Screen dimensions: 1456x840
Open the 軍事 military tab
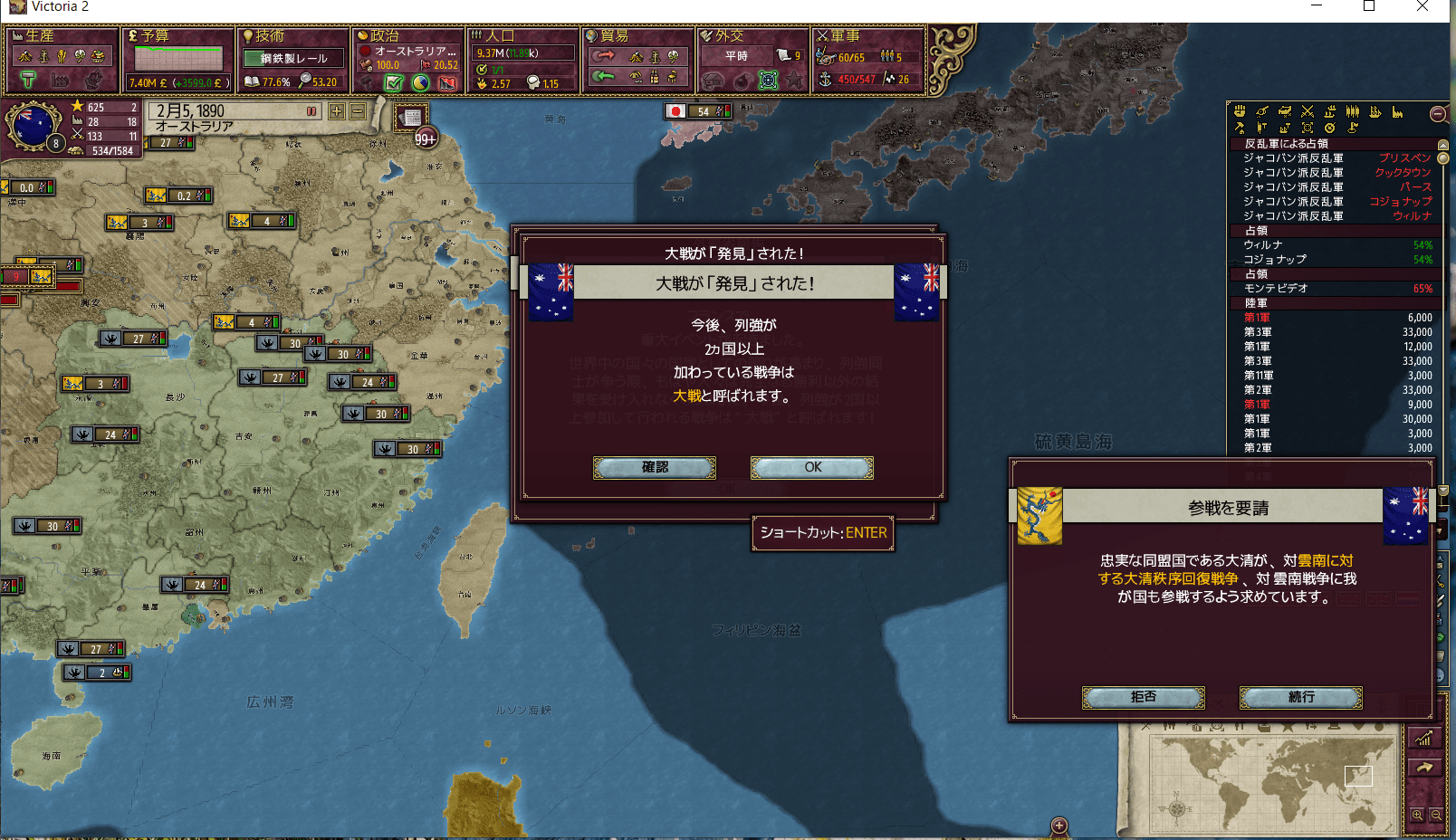(845, 36)
